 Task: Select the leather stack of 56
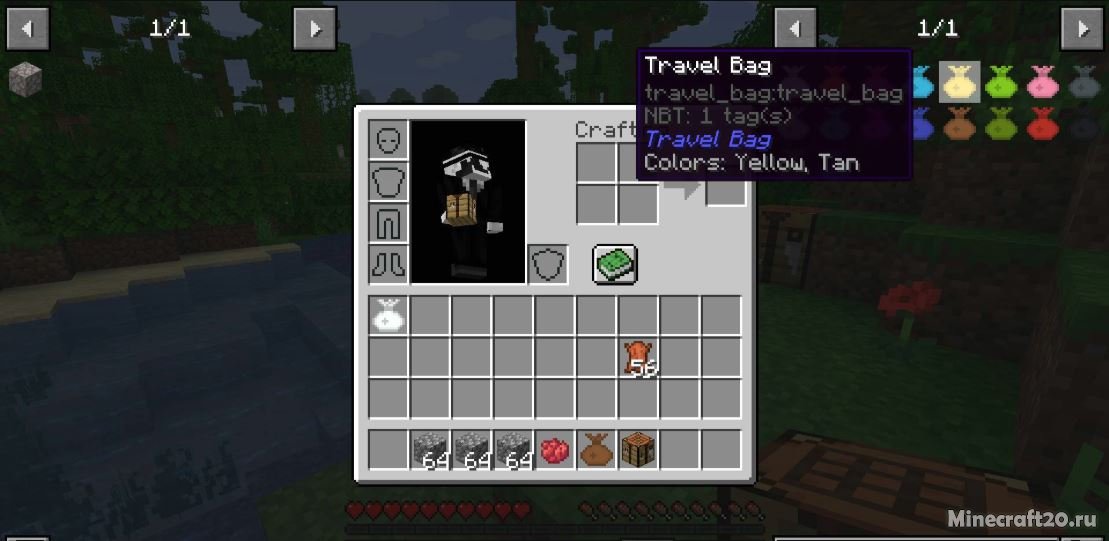[637, 358]
